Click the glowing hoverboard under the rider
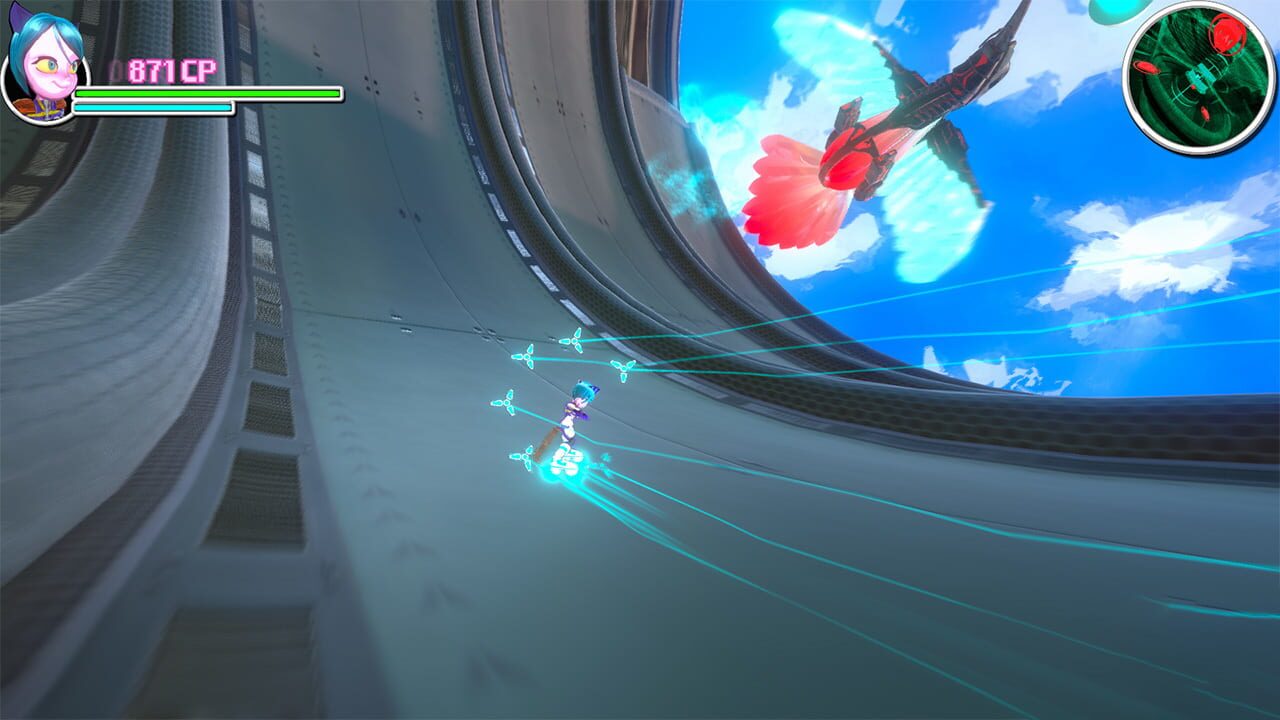The height and width of the screenshot is (720, 1280). (x=565, y=458)
